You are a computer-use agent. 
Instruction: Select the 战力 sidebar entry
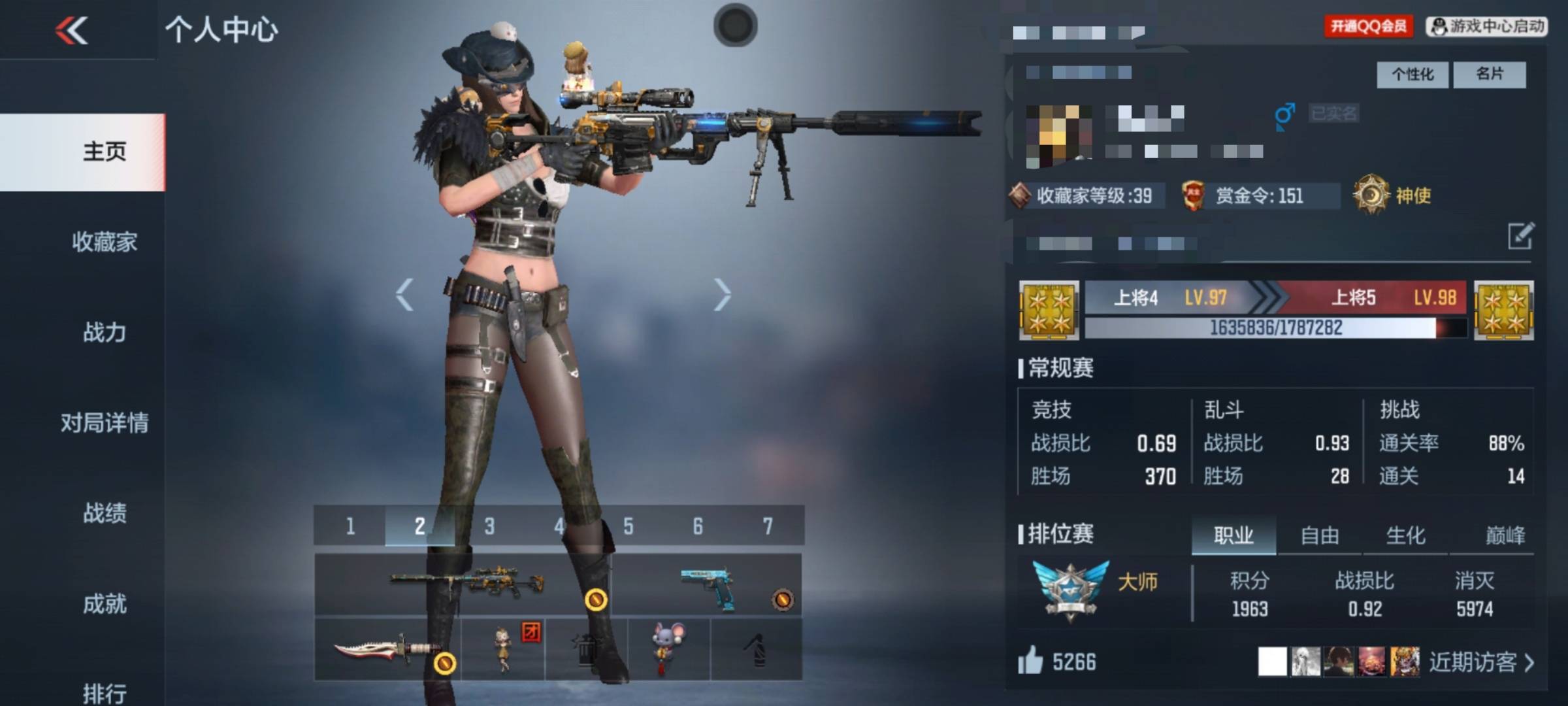pyautogui.click(x=105, y=332)
